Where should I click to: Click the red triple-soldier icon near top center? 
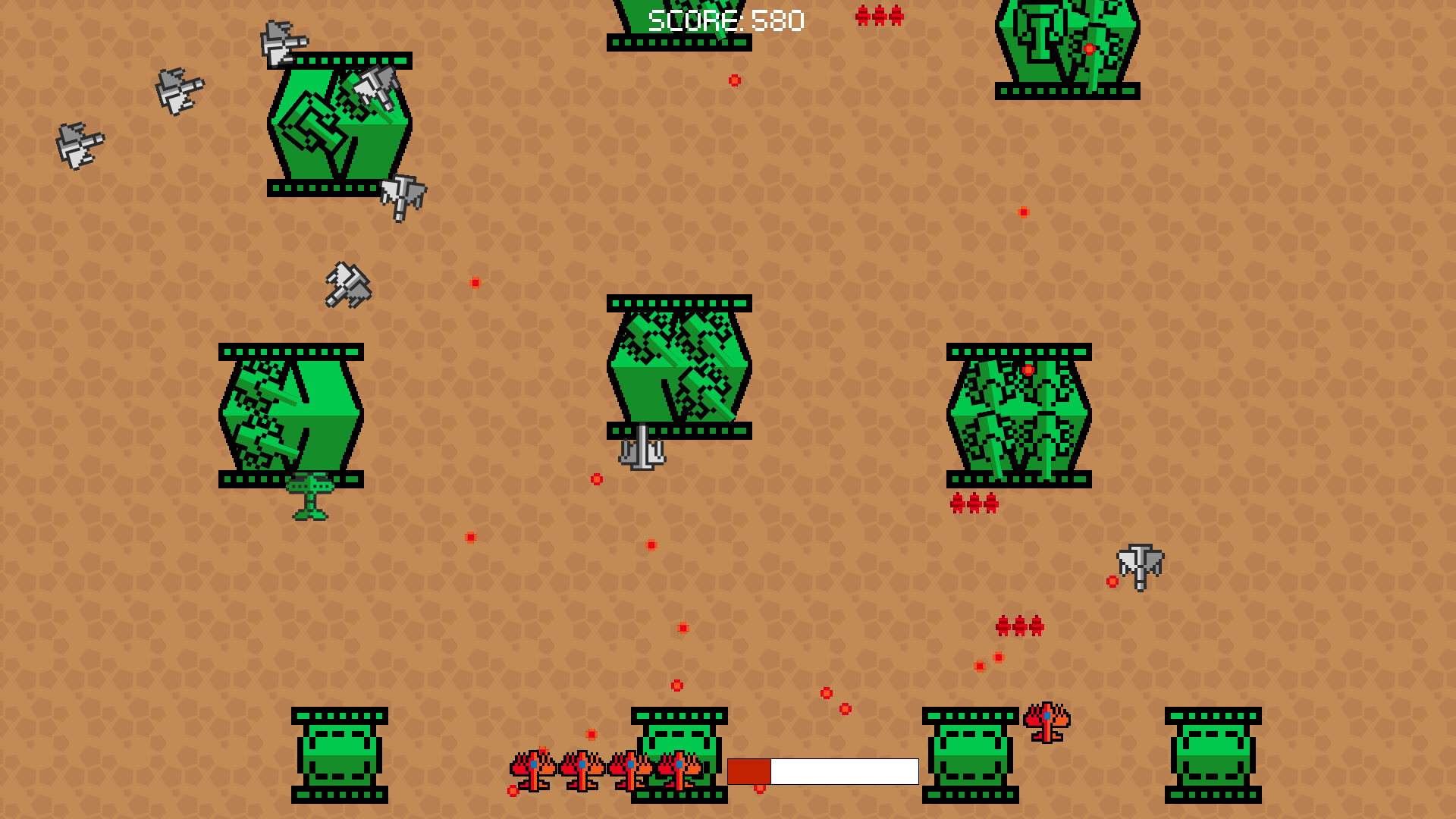point(880,14)
